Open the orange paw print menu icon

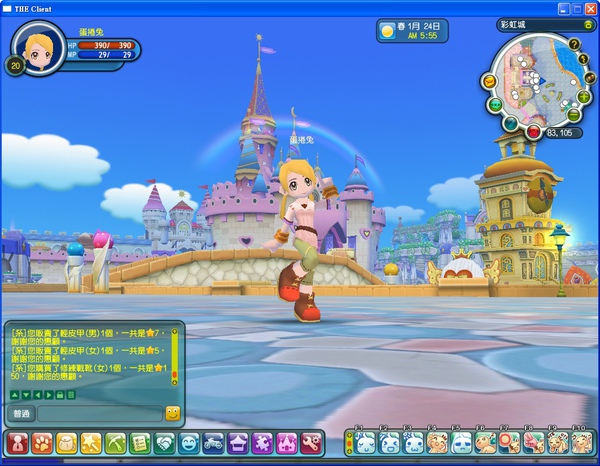pyautogui.click(x=42, y=441)
